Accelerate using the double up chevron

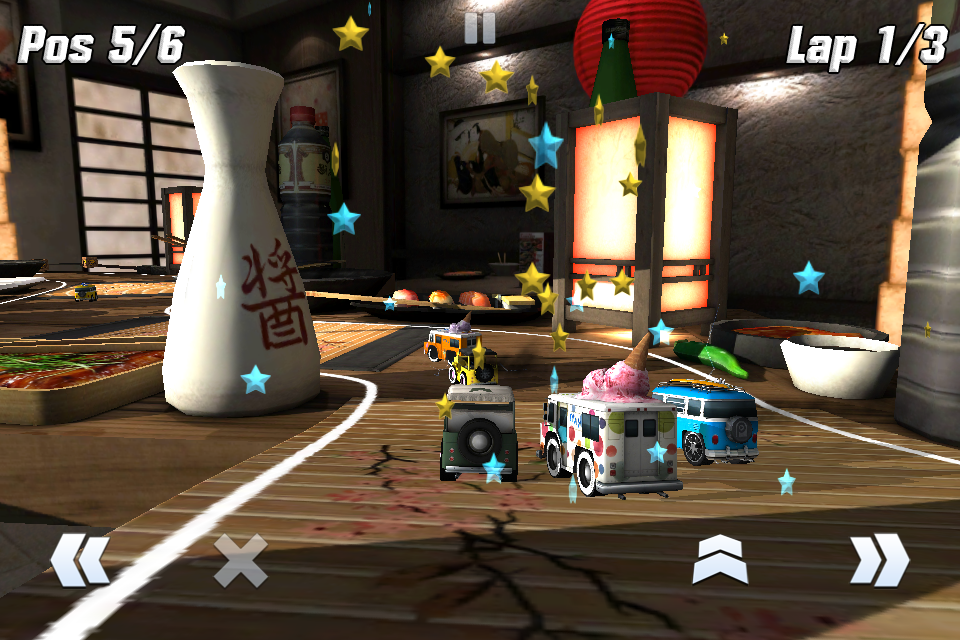pyautogui.click(x=720, y=560)
